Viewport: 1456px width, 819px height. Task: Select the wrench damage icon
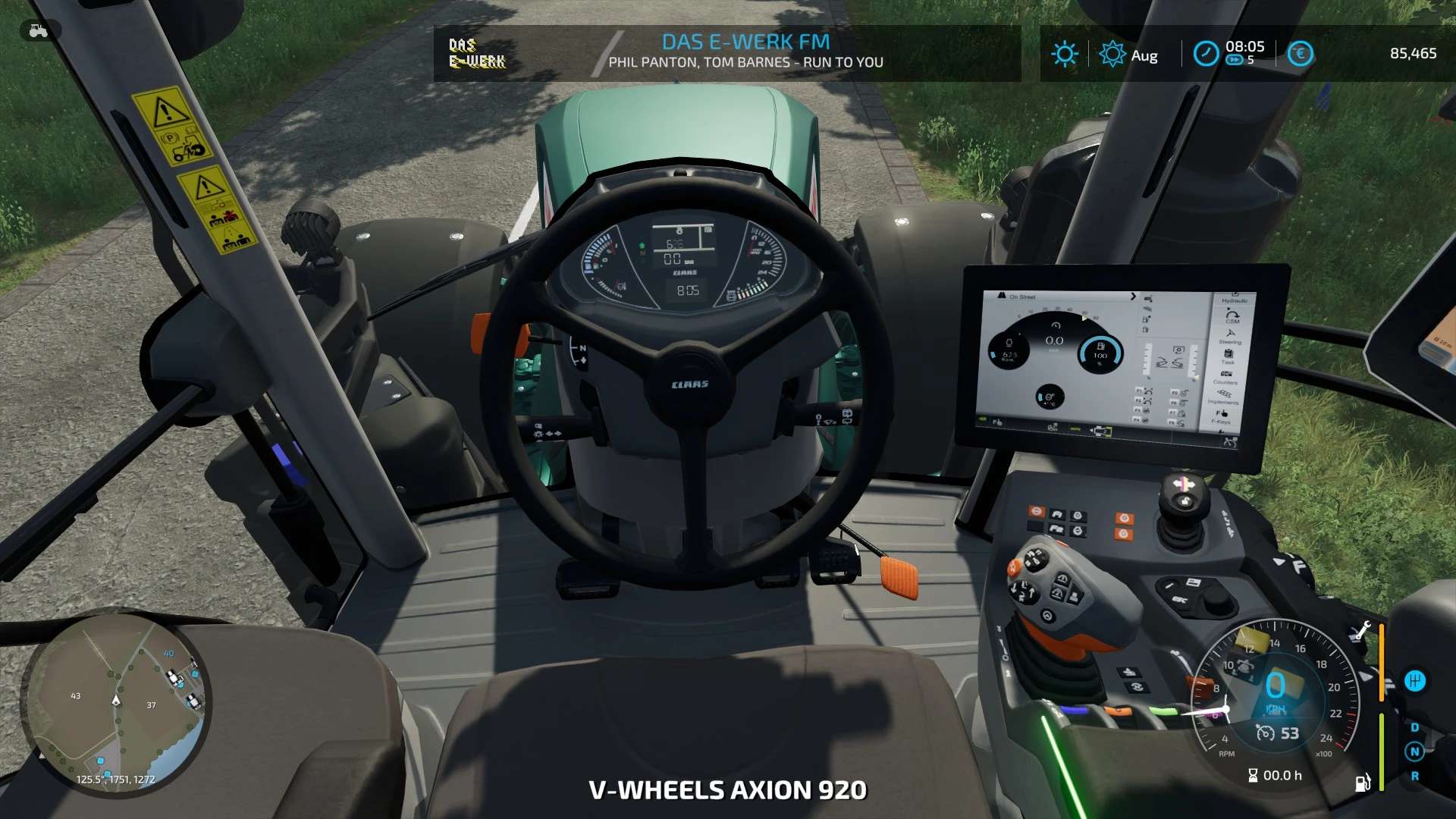tap(1362, 631)
